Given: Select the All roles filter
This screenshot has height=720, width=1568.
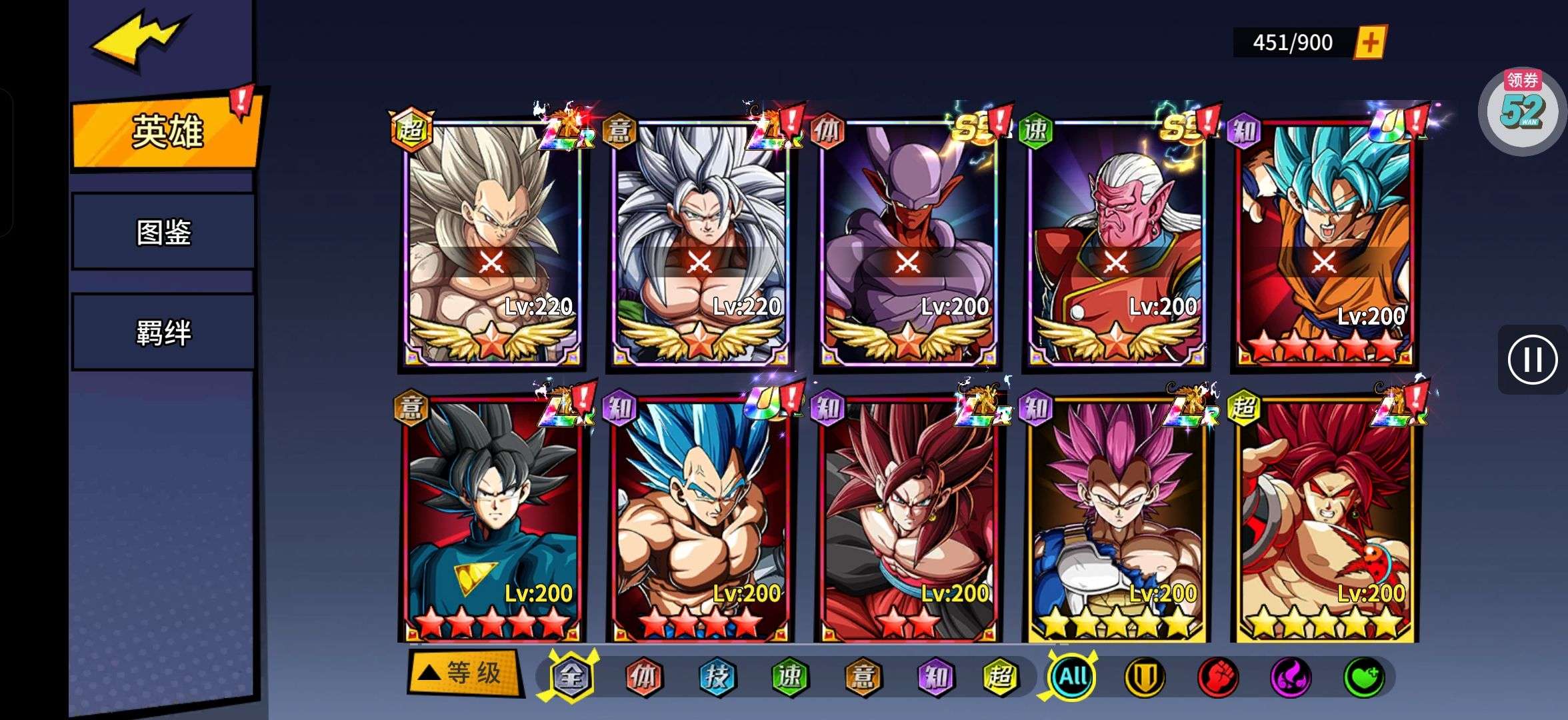Looking at the screenshot, I should [1073, 677].
